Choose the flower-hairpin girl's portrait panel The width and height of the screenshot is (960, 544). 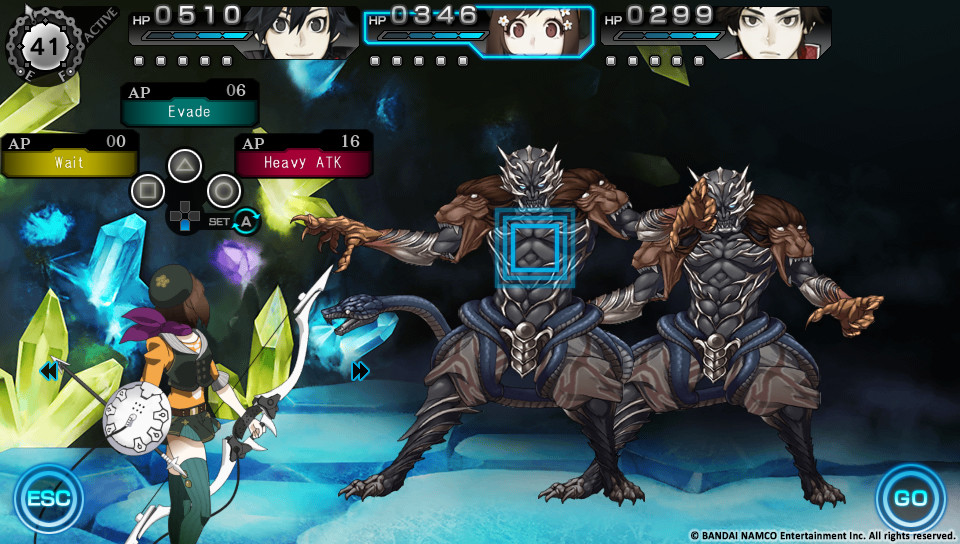coord(478,32)
